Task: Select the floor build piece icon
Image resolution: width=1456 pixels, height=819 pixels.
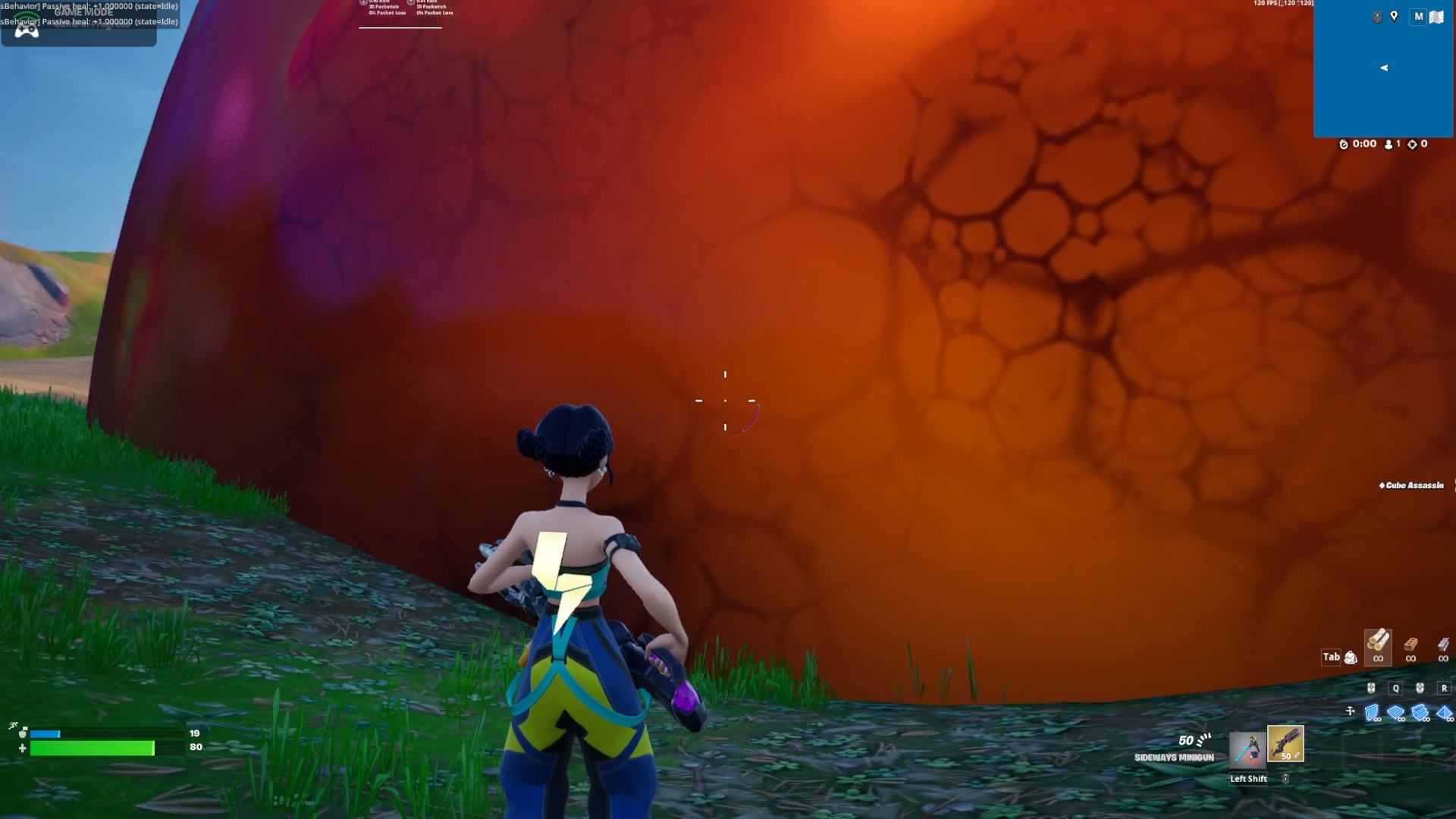Action: (x=1395, y=712)
